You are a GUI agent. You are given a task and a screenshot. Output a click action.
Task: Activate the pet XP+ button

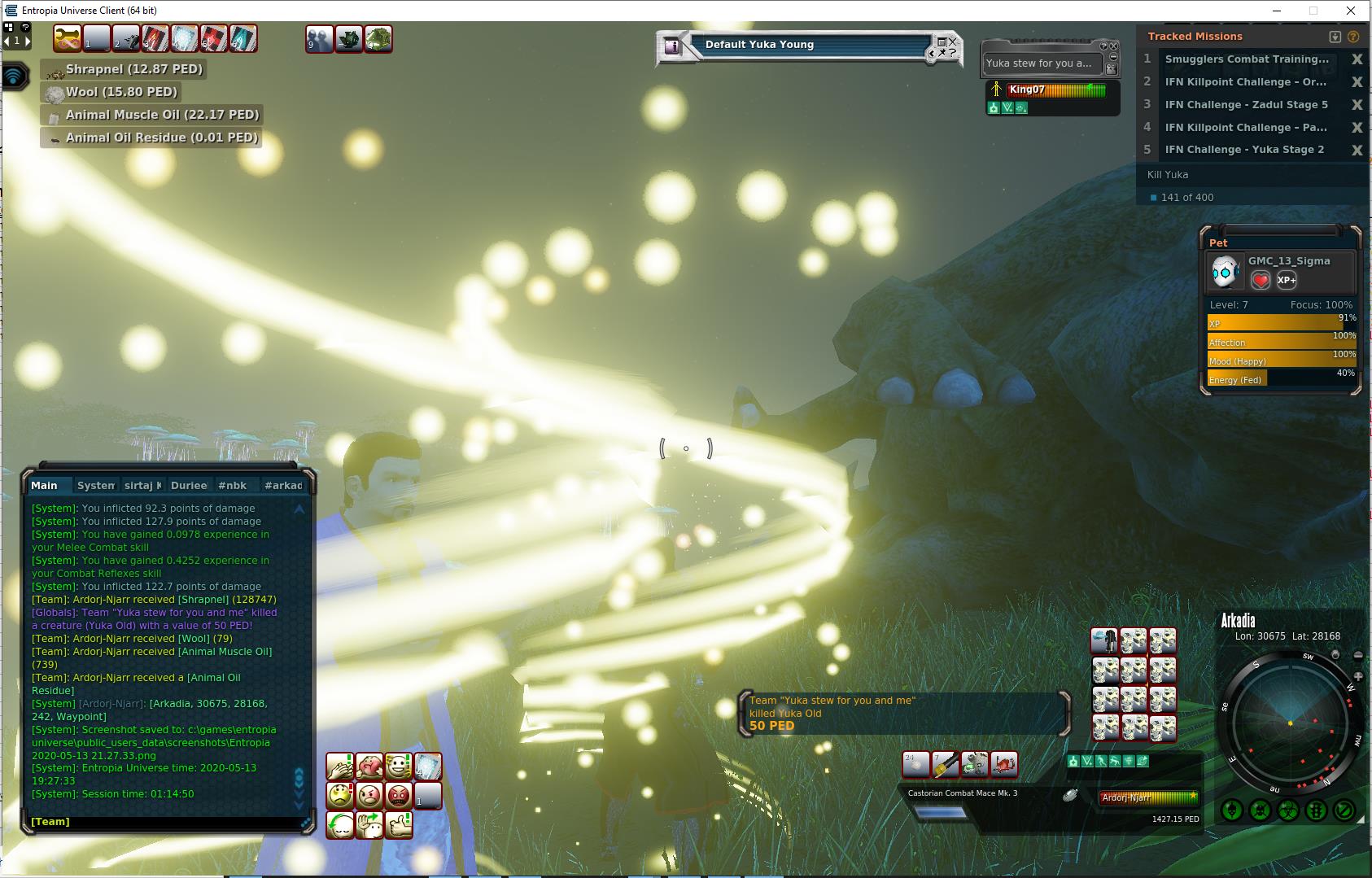tap(1287, 281)
